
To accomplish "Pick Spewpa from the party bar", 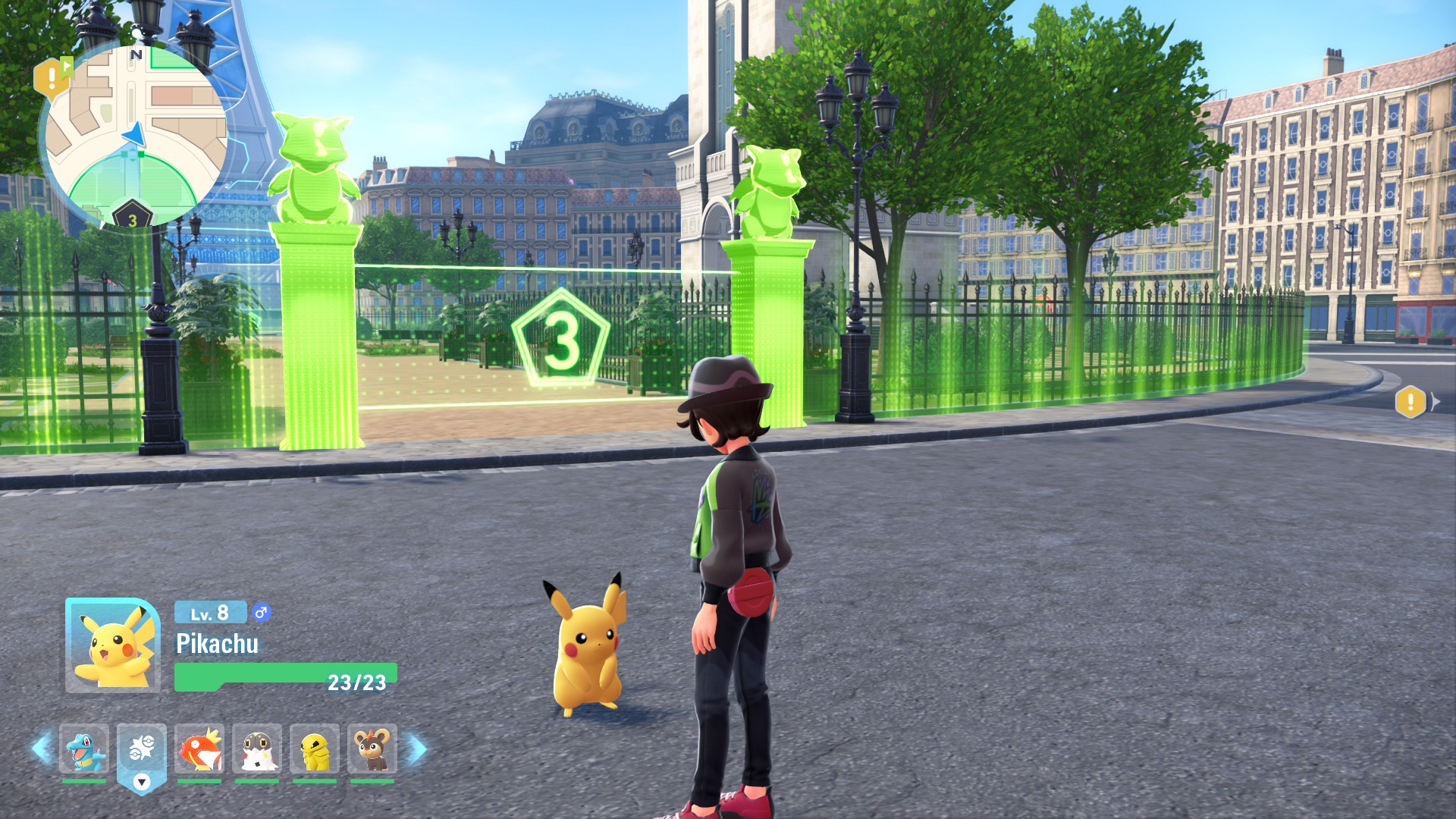I will tap(257, 749).
